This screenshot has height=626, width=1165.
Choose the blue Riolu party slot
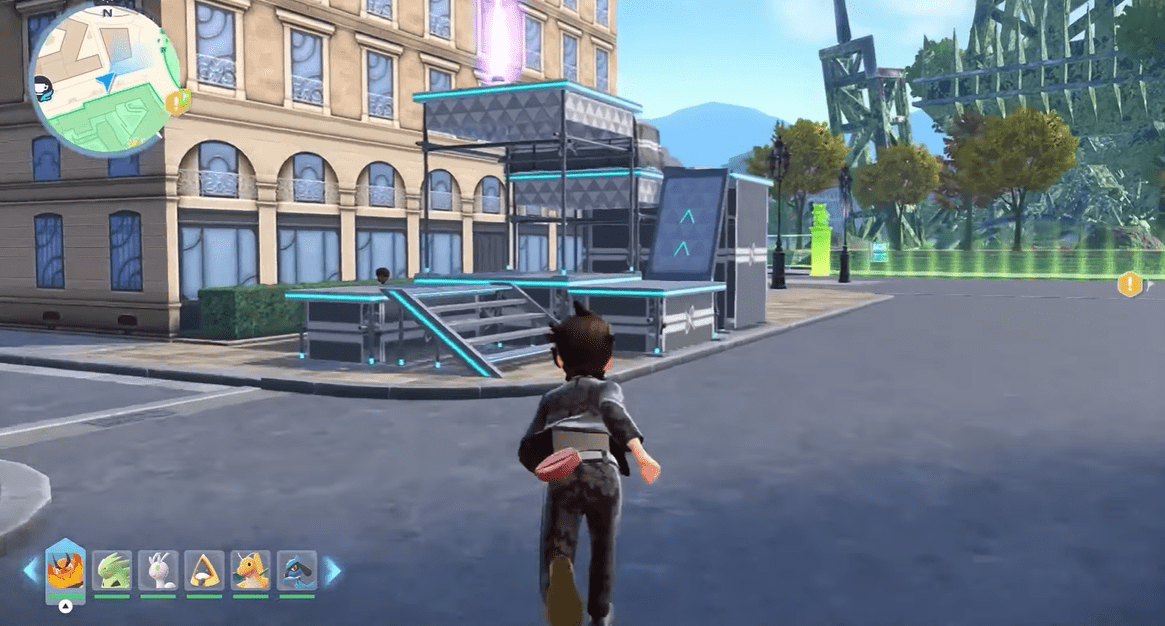point(297,570)
